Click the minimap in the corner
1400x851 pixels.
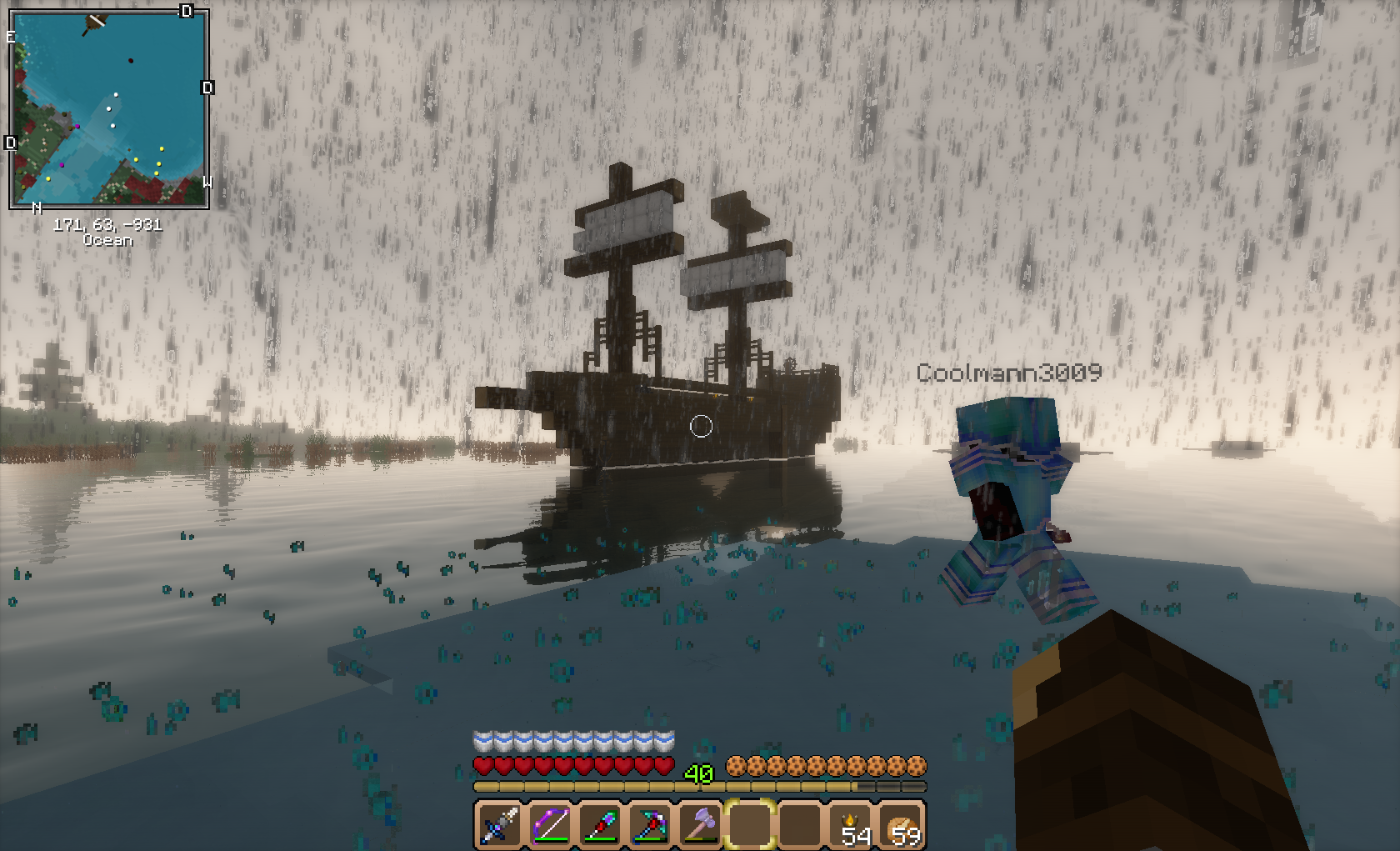[108, 108]
